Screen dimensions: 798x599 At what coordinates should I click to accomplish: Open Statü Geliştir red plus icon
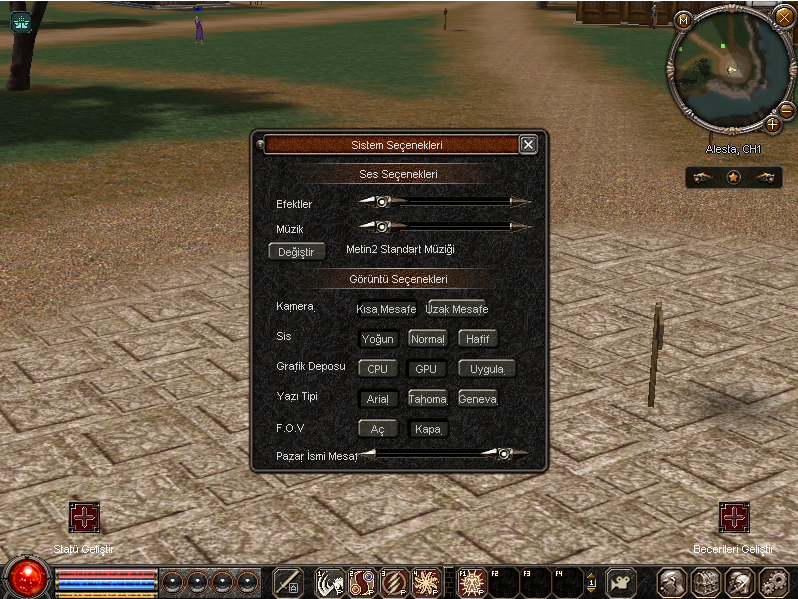pos(84,518)
